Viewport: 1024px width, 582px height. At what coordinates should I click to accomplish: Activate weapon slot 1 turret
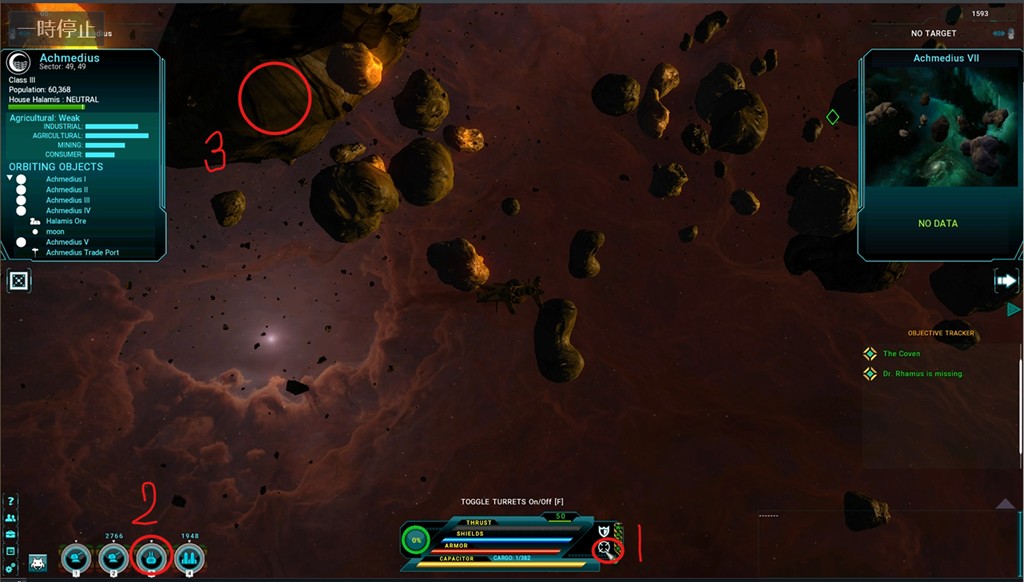point(75,557)
